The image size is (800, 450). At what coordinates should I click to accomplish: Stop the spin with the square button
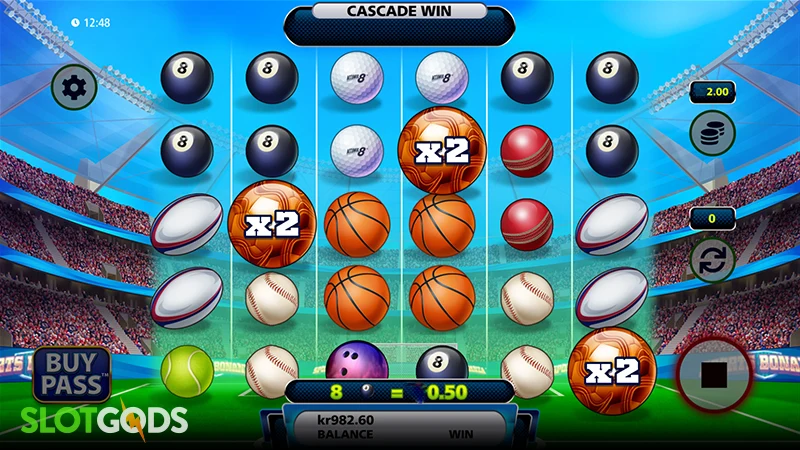click(714, 375)
